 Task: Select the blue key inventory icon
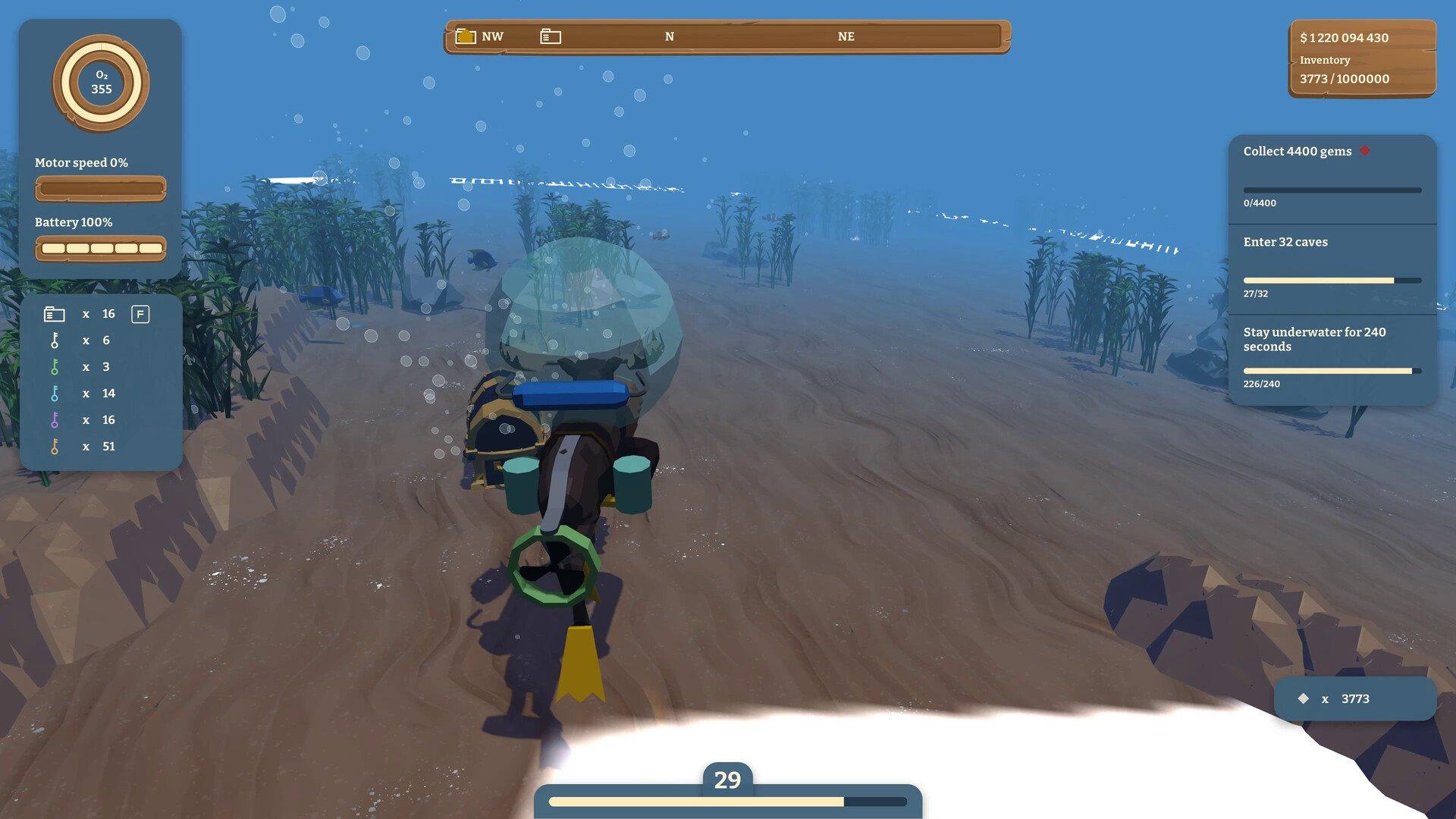pos(55,394)
